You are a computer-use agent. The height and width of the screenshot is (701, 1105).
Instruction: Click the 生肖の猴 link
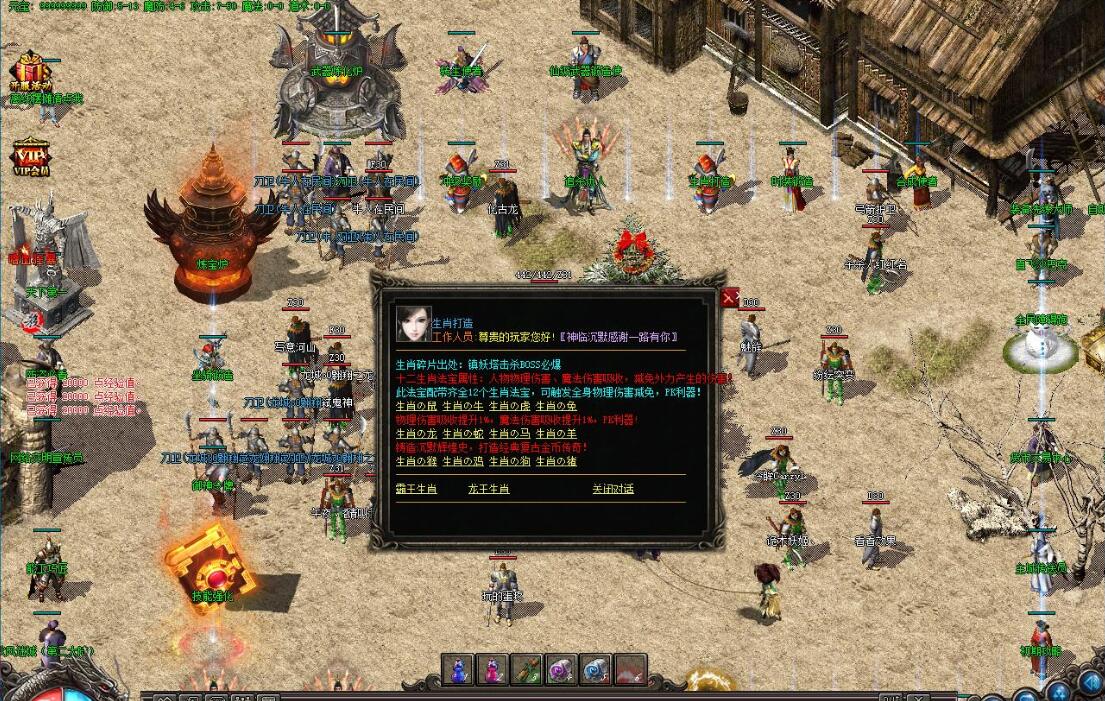[416, 461]
